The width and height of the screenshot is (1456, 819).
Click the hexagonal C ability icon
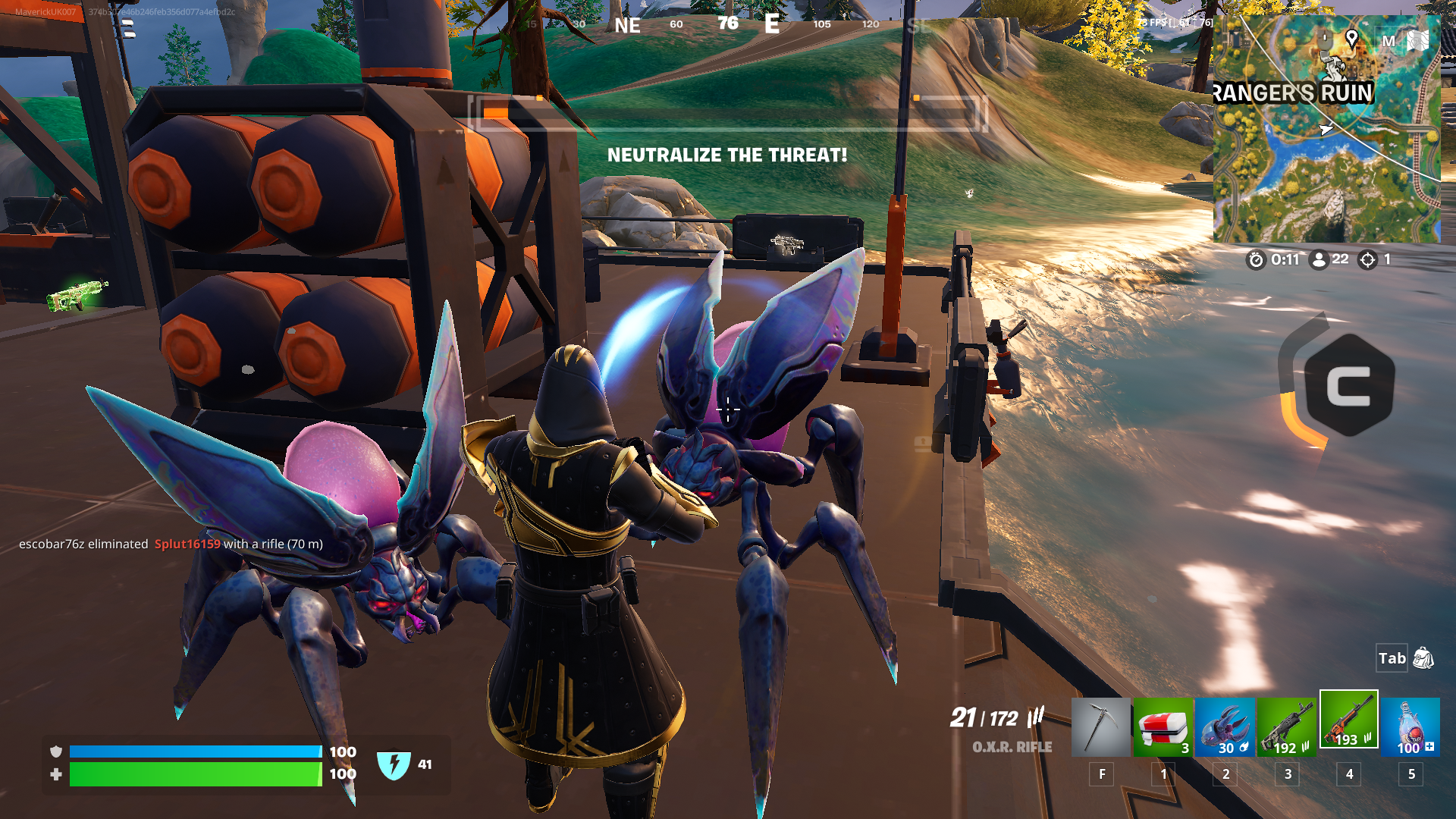[x=1348, y=385]
